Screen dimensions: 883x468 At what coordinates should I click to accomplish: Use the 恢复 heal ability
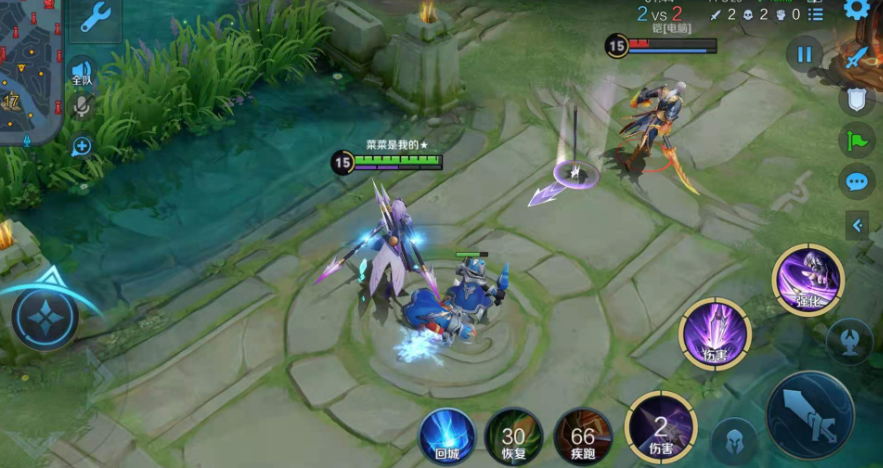pyautogui.click(x=513, y=437)
